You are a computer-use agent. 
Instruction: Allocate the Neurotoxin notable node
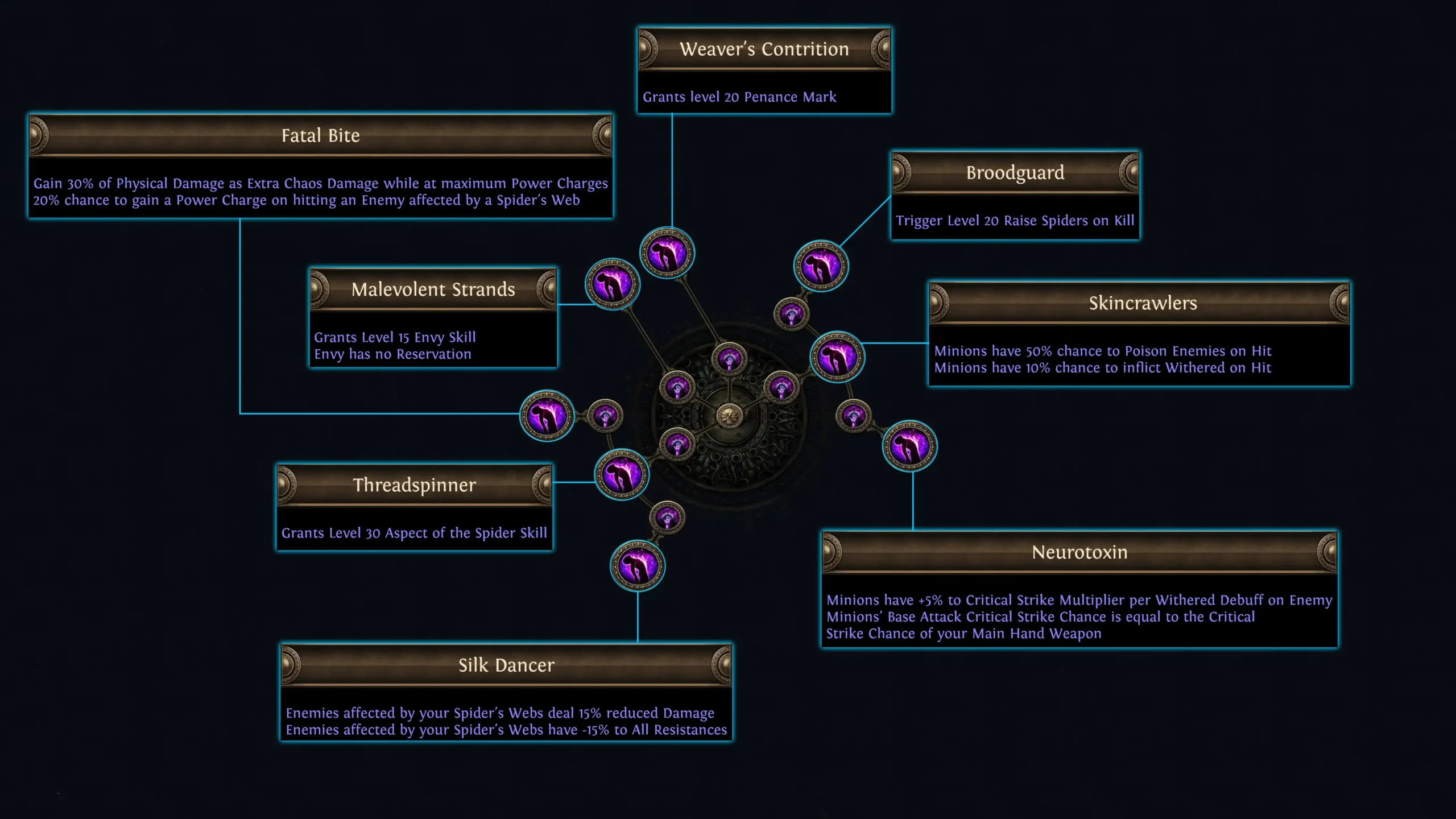tap(910, 446)
